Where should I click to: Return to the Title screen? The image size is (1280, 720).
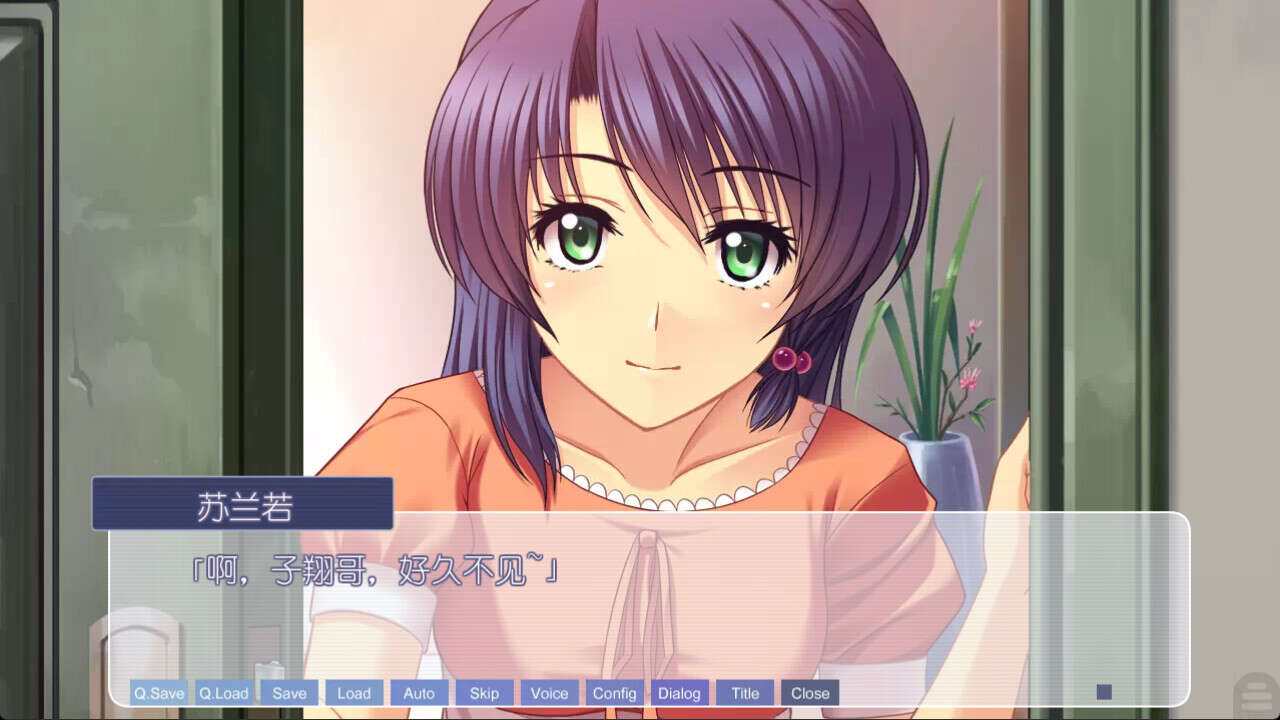744,692
